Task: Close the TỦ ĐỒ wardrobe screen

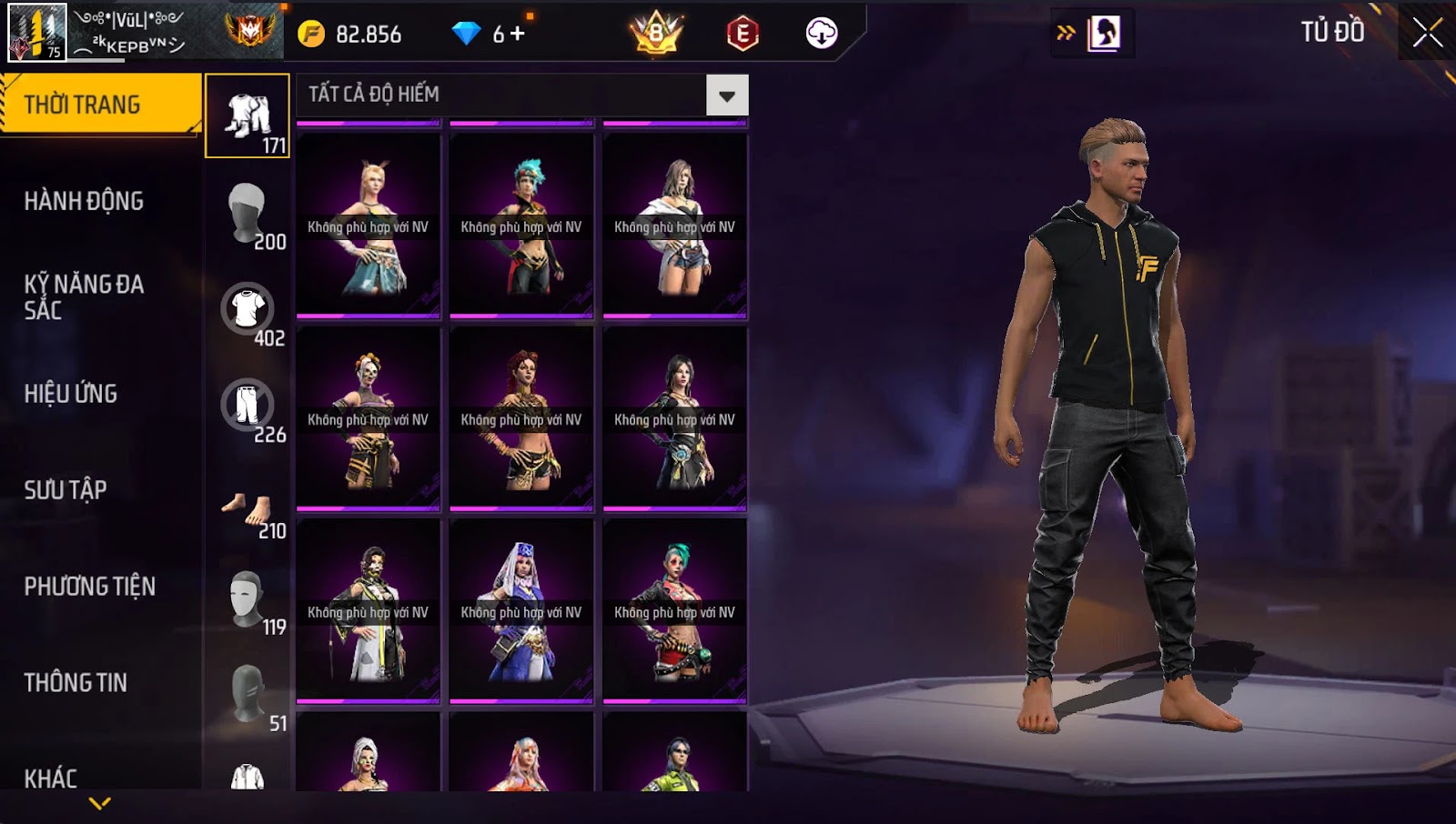Action: tap(1427, 33)
